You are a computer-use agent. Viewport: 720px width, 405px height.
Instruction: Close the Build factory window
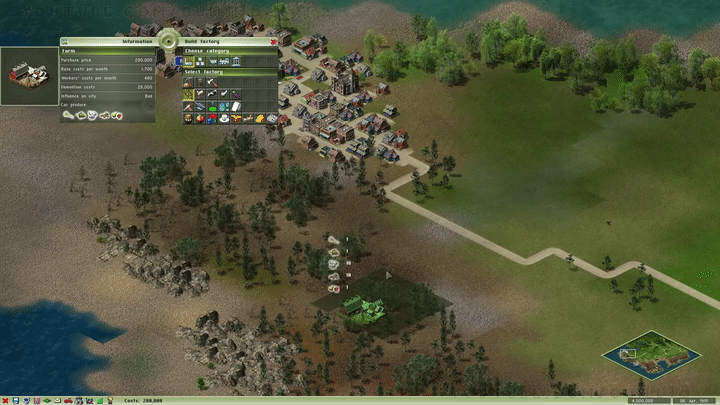(x=273, y=41)
